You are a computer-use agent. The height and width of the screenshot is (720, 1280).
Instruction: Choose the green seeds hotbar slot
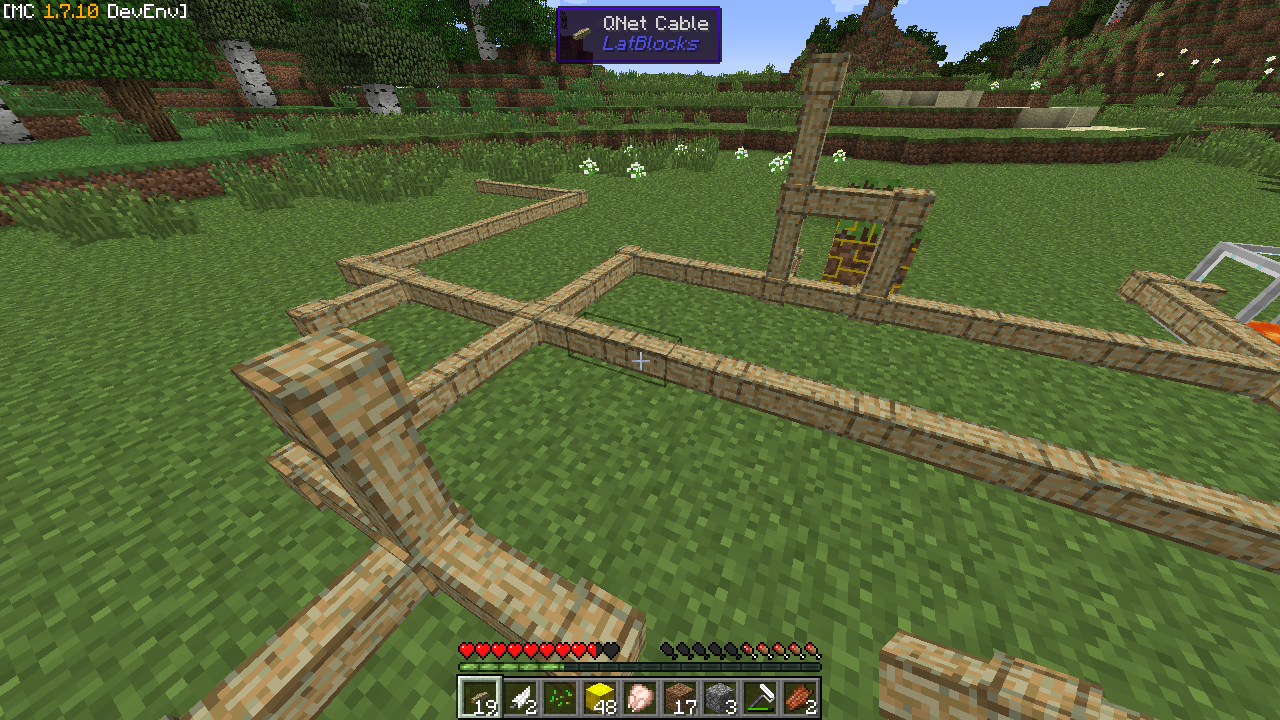[x=560, y=697]
